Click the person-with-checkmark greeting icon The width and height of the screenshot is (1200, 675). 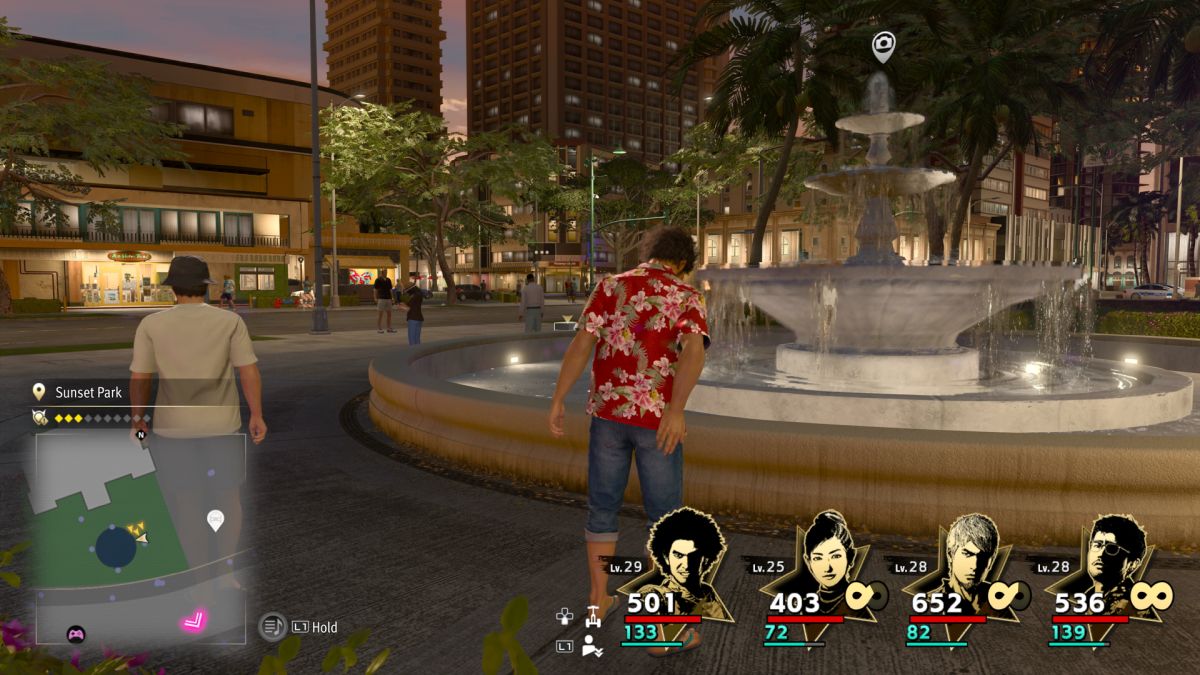pos(592,645)
